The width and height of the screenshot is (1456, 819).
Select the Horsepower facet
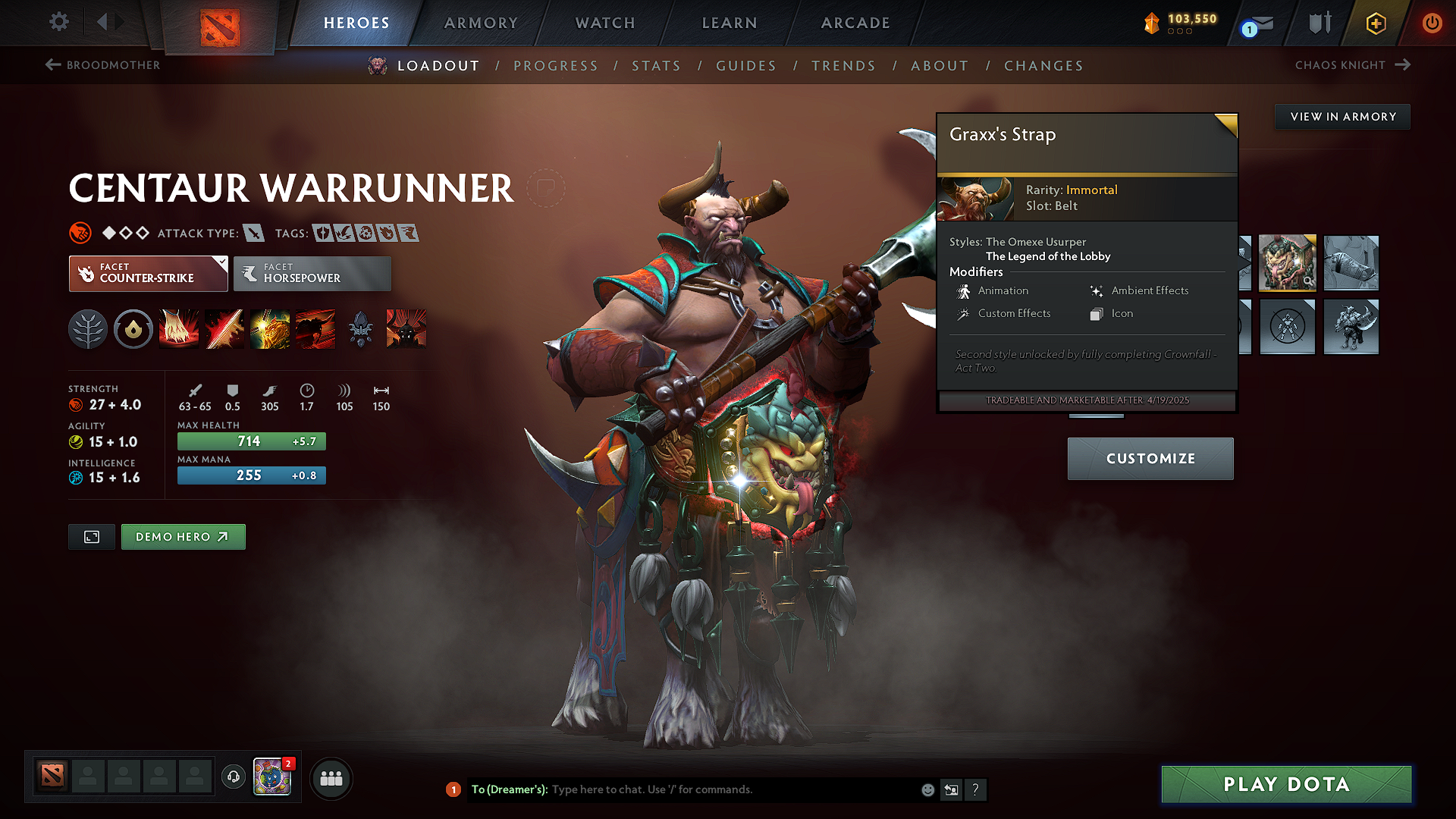tap(312, 273)
